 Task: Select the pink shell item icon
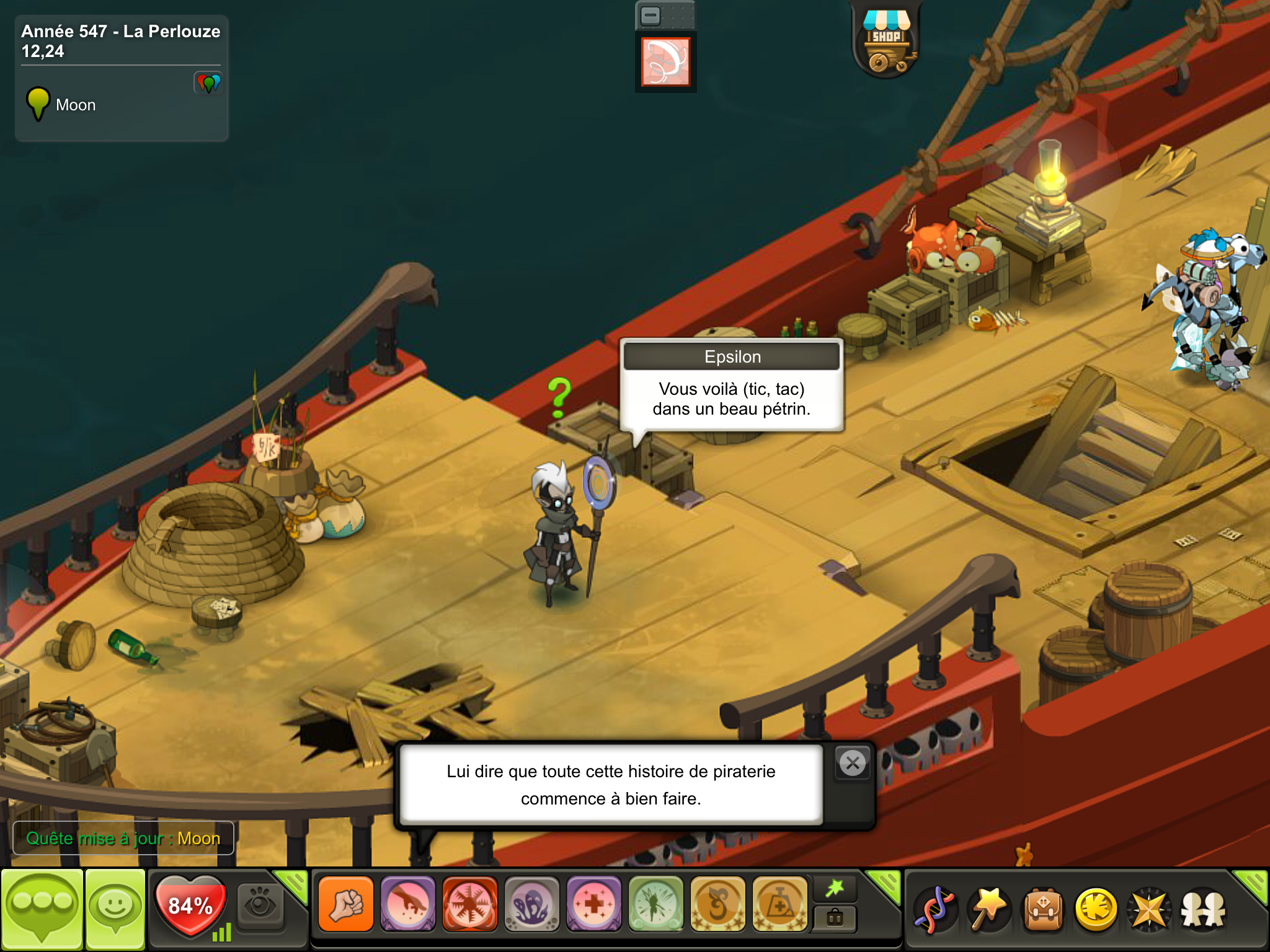click(665, 61)
